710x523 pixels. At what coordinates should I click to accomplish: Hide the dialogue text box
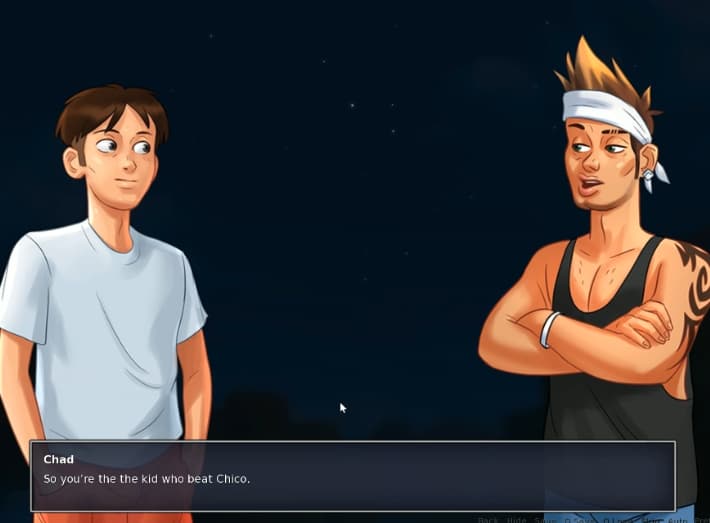[x=516, y=520]
